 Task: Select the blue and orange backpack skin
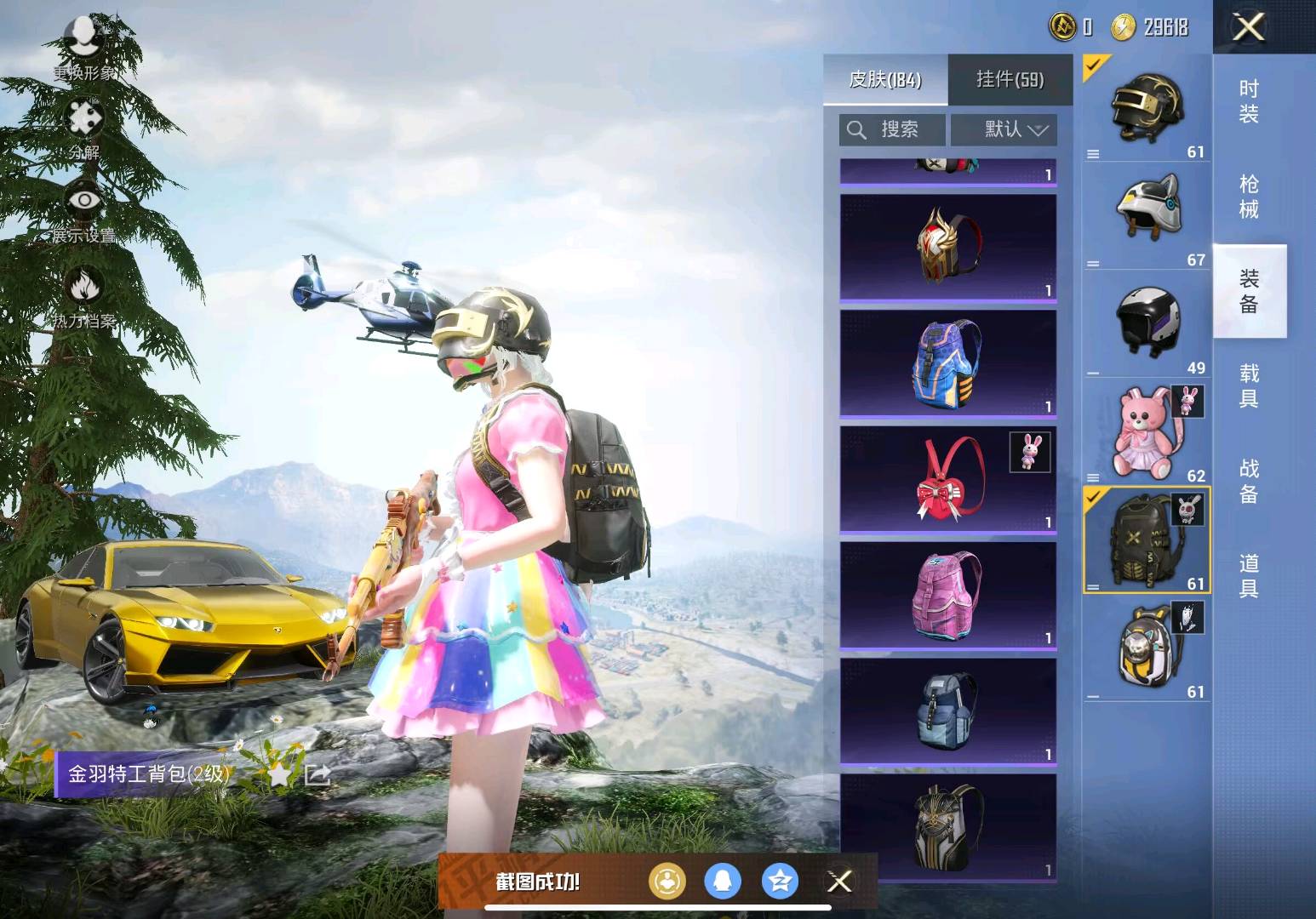click(x=948, y=363)
